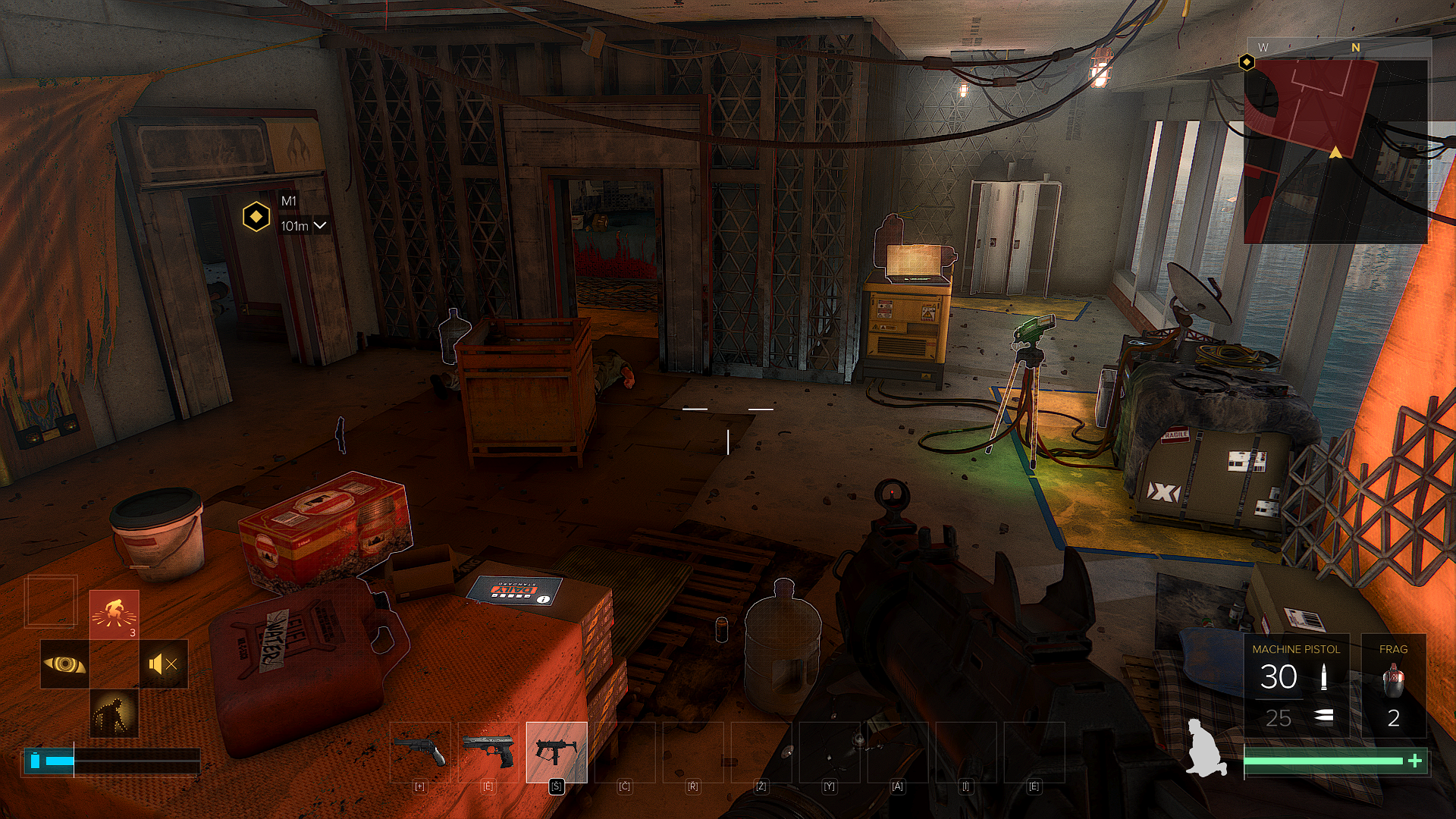Screen dimensions: 1456x819
Task: Select the frag grenade icon
Action: pos(1393,679)
